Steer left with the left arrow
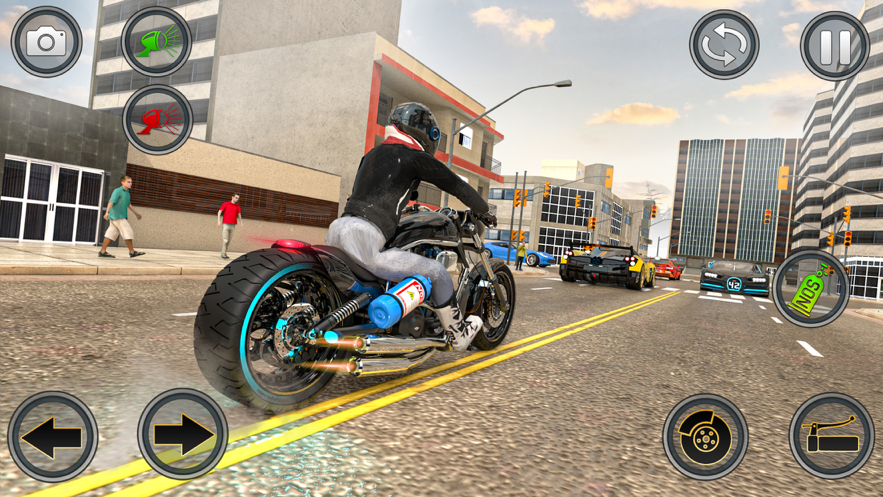883x497 pixels. pyautogui.click(x=52, y=437)
